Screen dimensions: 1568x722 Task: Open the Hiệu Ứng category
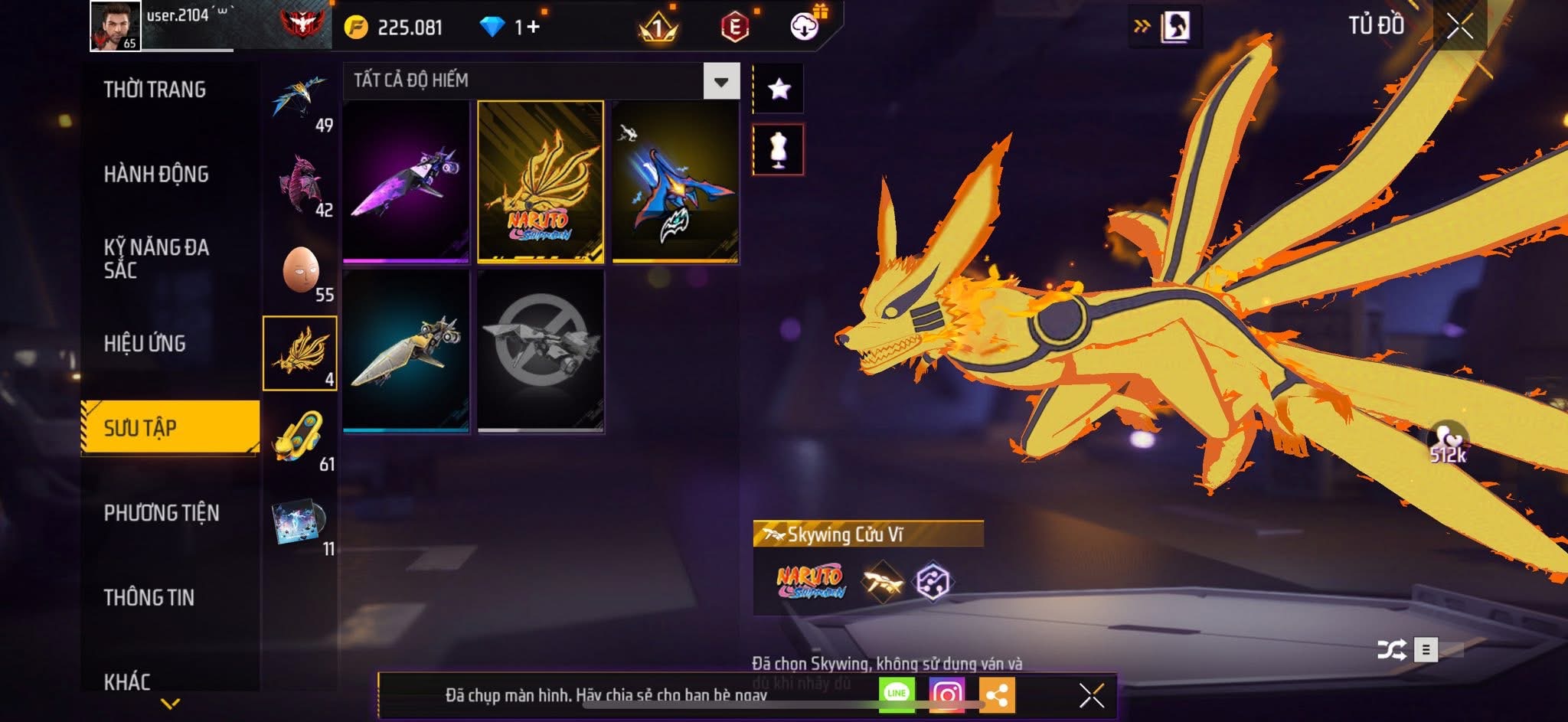145,344
